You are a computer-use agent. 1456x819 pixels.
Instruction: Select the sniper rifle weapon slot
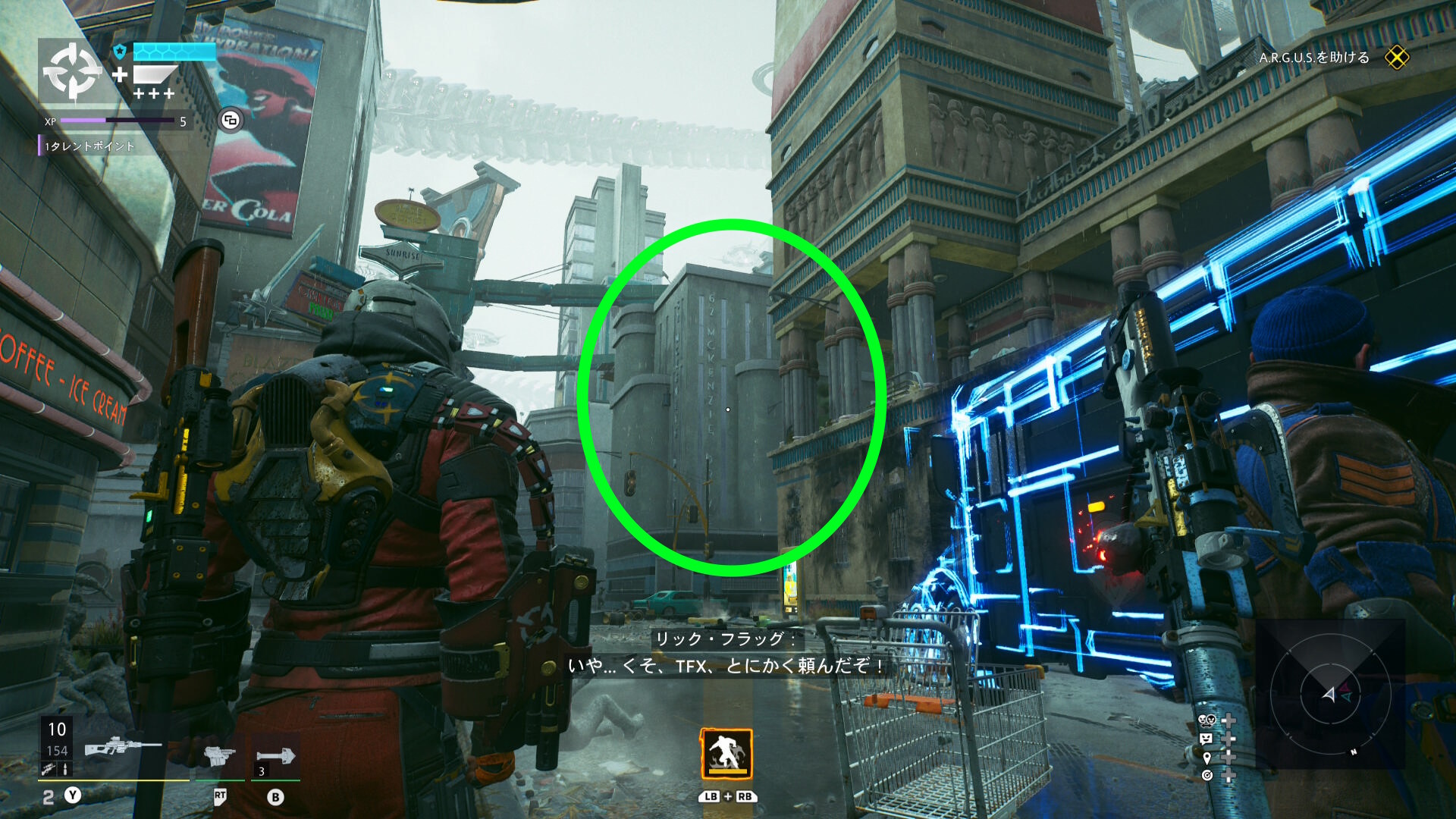pyautogui.click(x=121, y=747)
